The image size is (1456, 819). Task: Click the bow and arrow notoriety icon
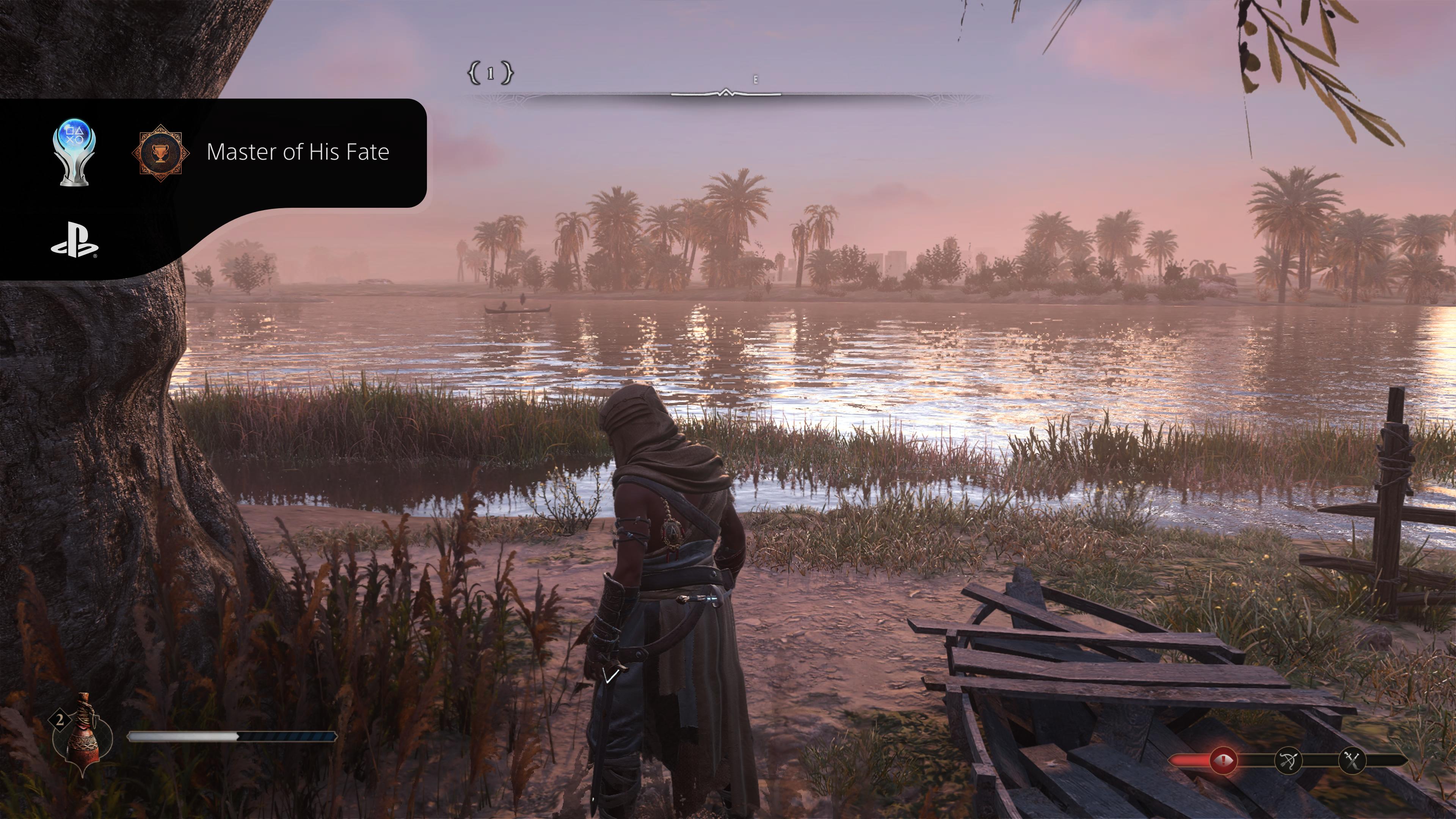tap(1289, 761)
